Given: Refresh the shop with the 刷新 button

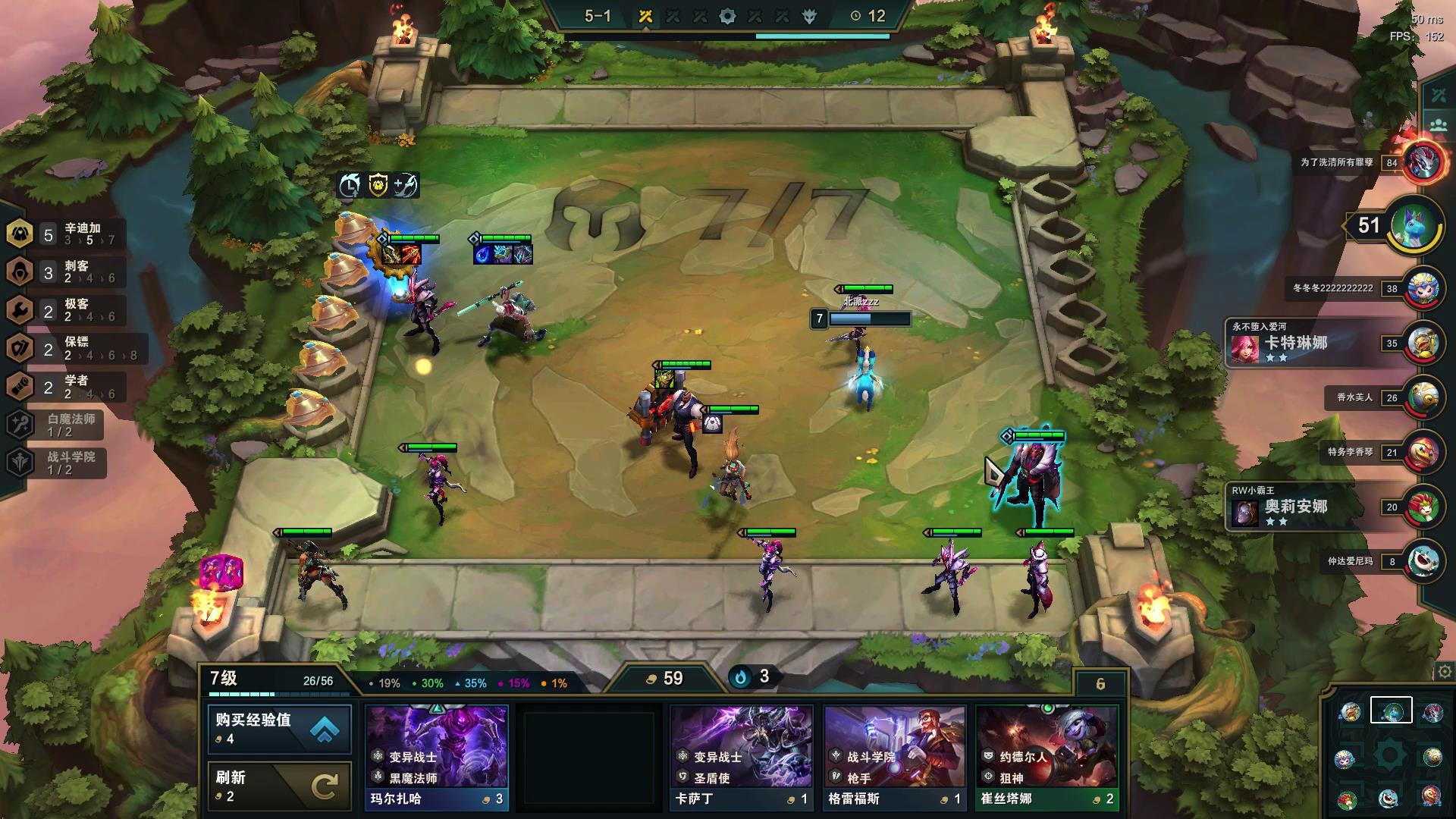Looking at the screenshot, I should (x=279, y=786).
